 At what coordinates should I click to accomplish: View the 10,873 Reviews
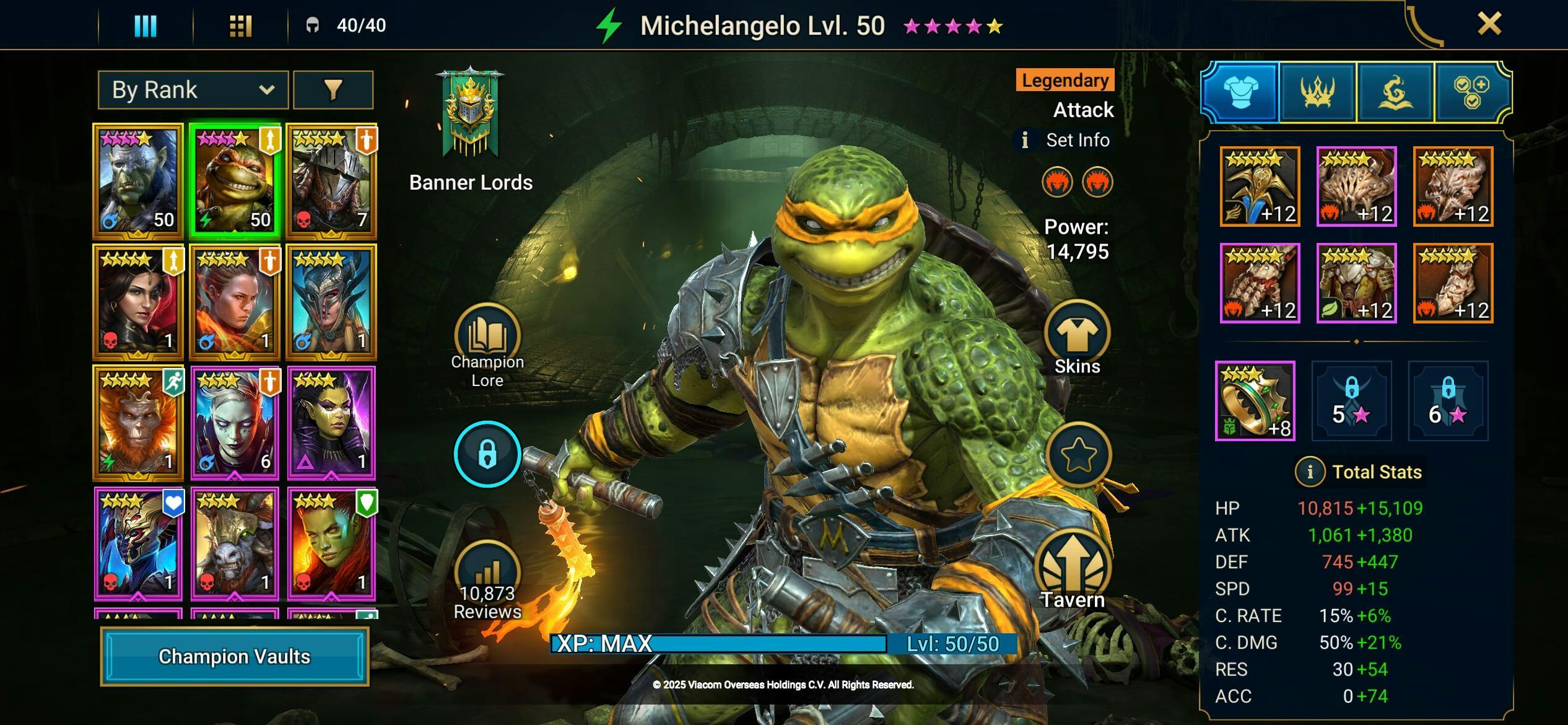click(x=487, y=581)
